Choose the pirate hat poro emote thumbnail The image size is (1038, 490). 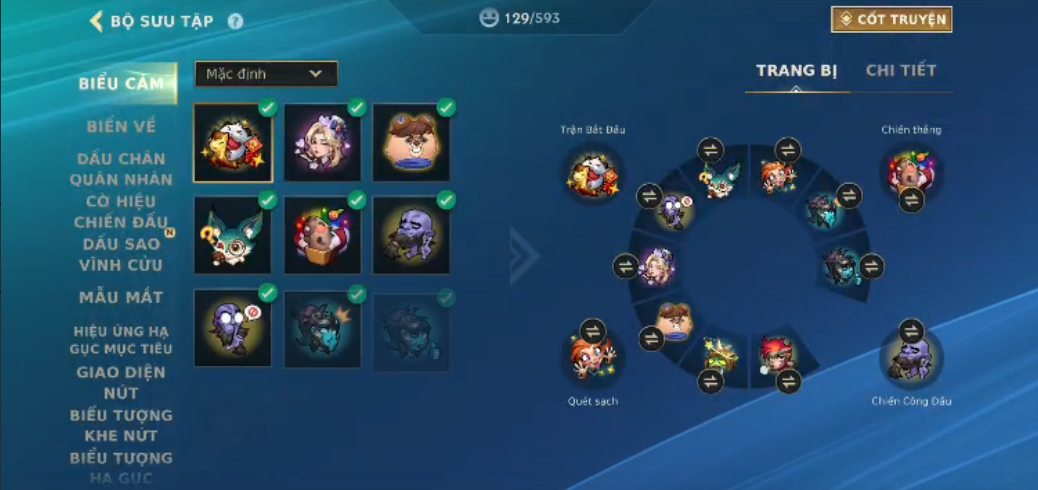pyautogui.click(x=411, y=143)
